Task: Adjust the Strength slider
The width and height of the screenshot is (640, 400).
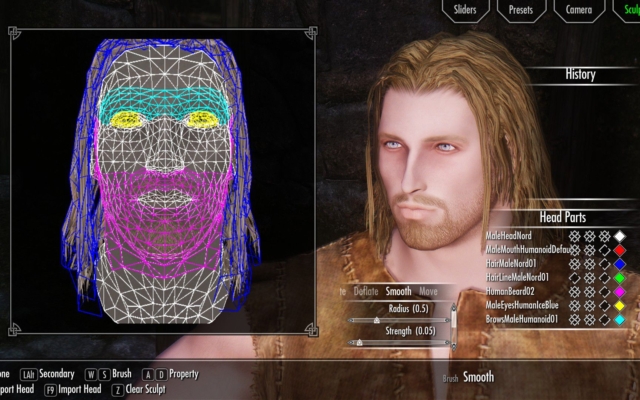Action: click(358, 342)
